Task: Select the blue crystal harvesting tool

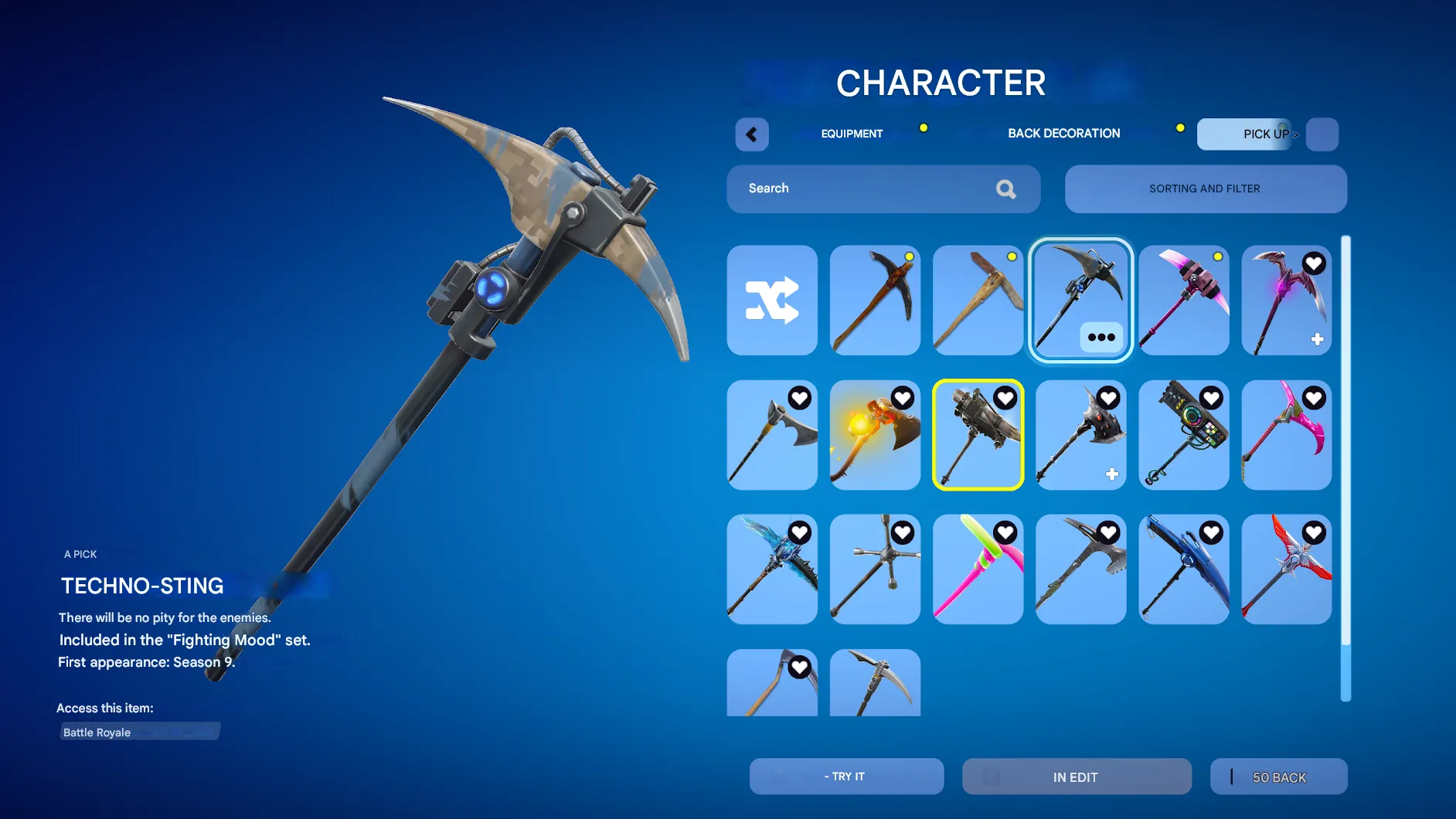Action: 772,569
